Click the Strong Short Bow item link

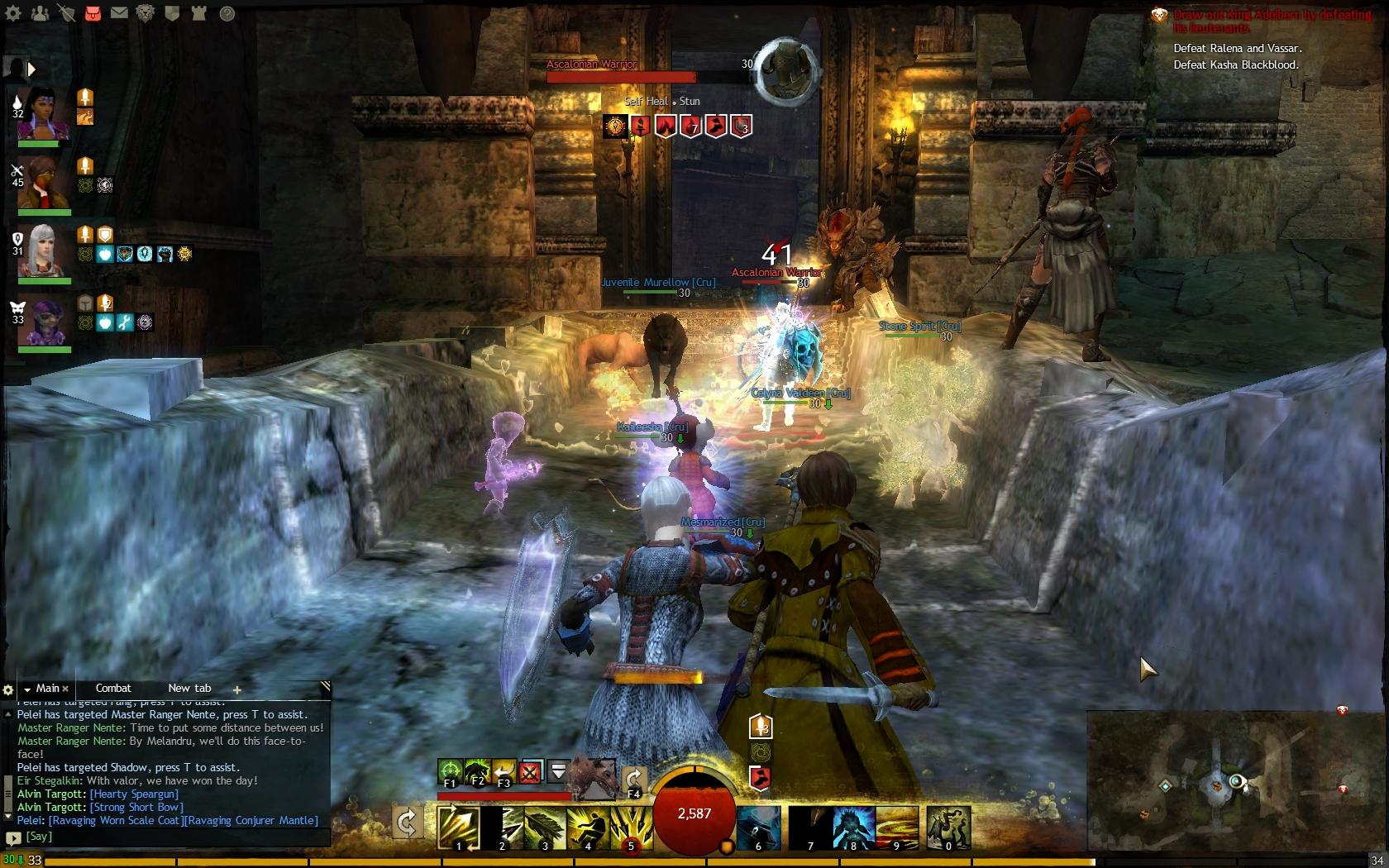point(136,808)
